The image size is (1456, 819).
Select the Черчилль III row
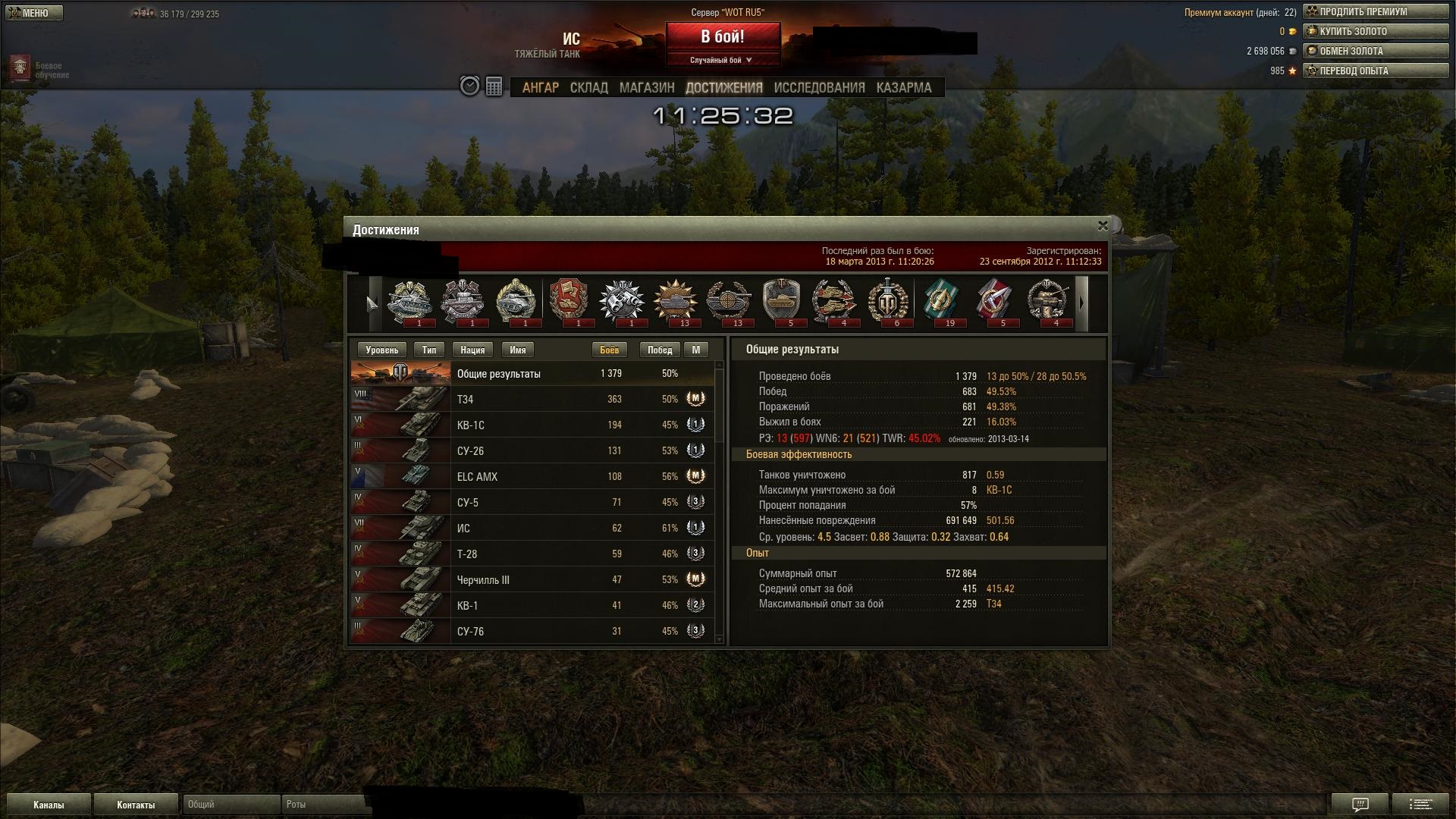click(531, 579)
